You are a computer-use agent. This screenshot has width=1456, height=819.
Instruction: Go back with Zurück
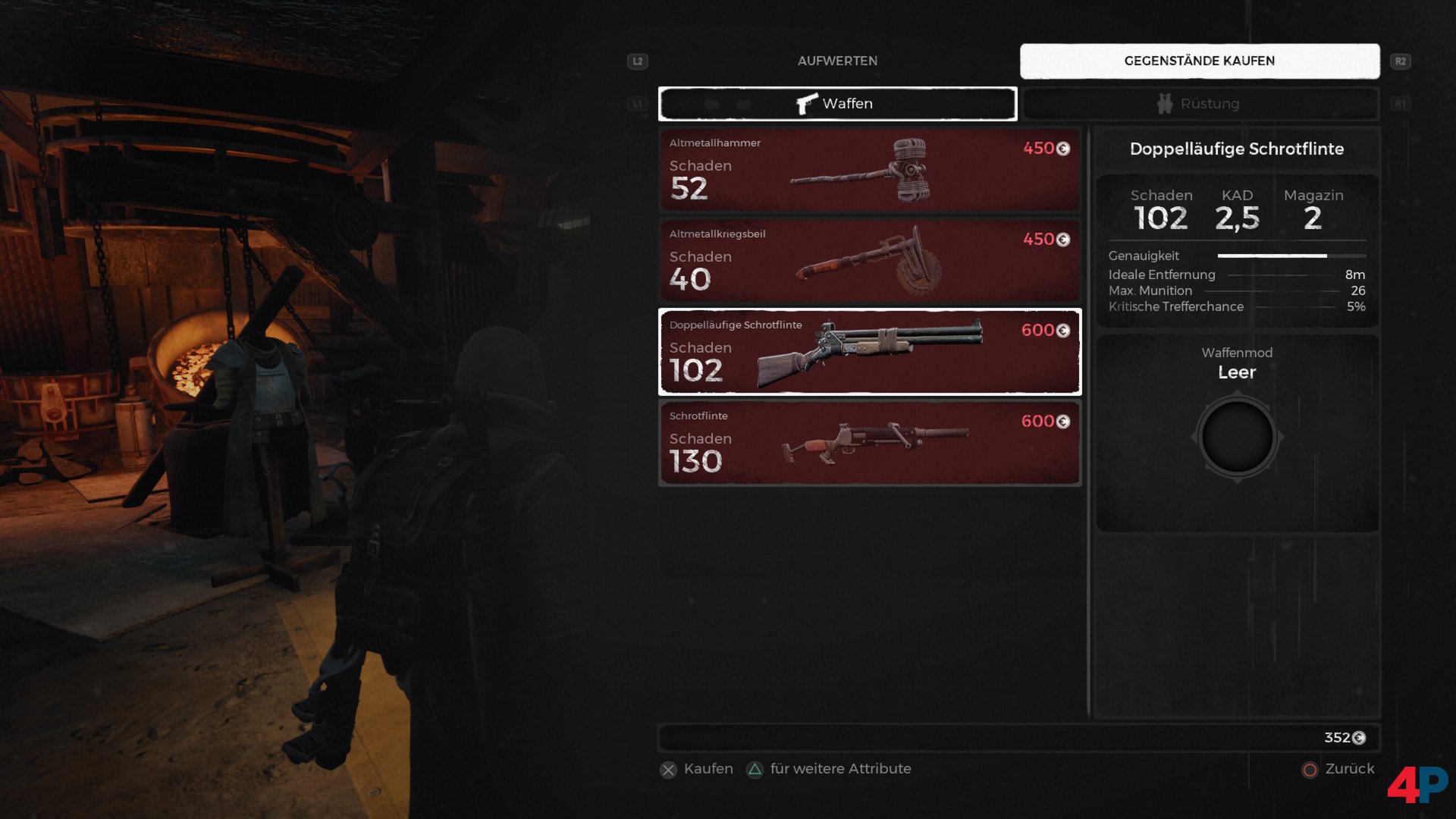[x=1338, y=769]
